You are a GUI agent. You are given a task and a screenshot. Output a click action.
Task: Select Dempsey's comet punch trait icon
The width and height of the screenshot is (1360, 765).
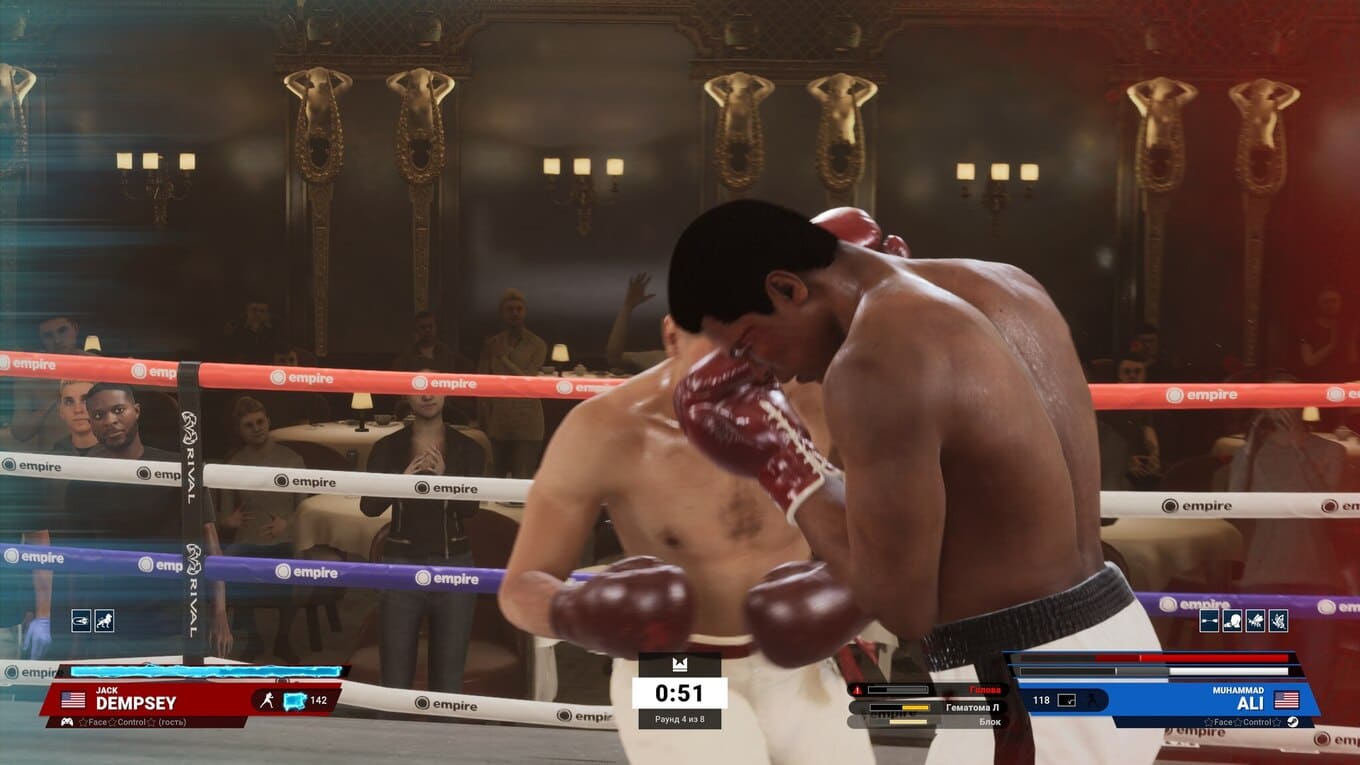click(81, 621)
